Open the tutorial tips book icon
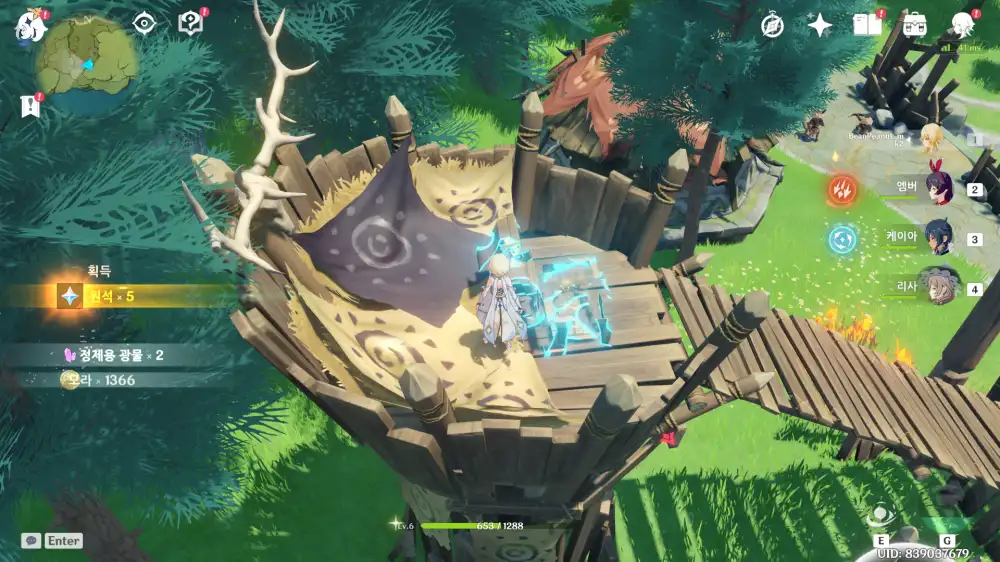This screenshot has width=1000, height=562. pos(190,22)
